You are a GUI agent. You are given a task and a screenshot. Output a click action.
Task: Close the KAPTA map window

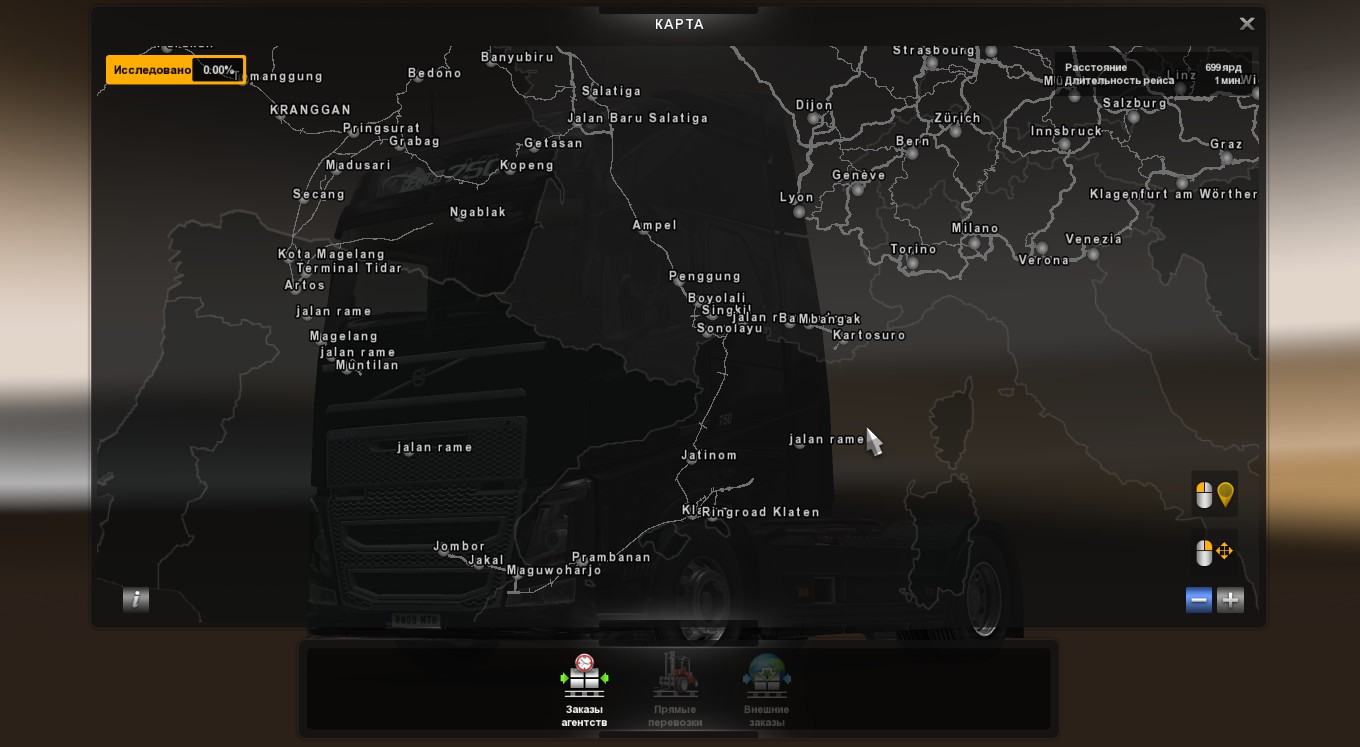1247,23
